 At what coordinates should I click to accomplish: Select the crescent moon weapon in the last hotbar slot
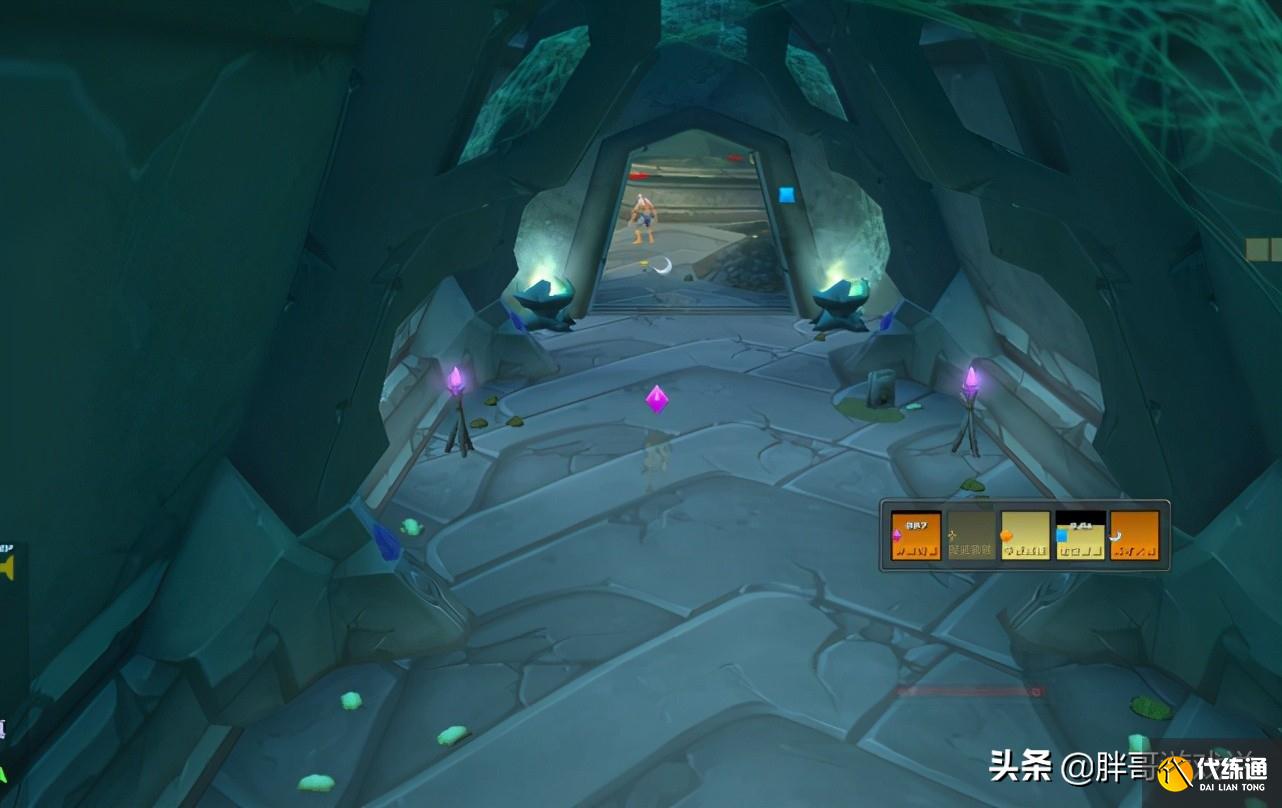[x=1135, y=535]
